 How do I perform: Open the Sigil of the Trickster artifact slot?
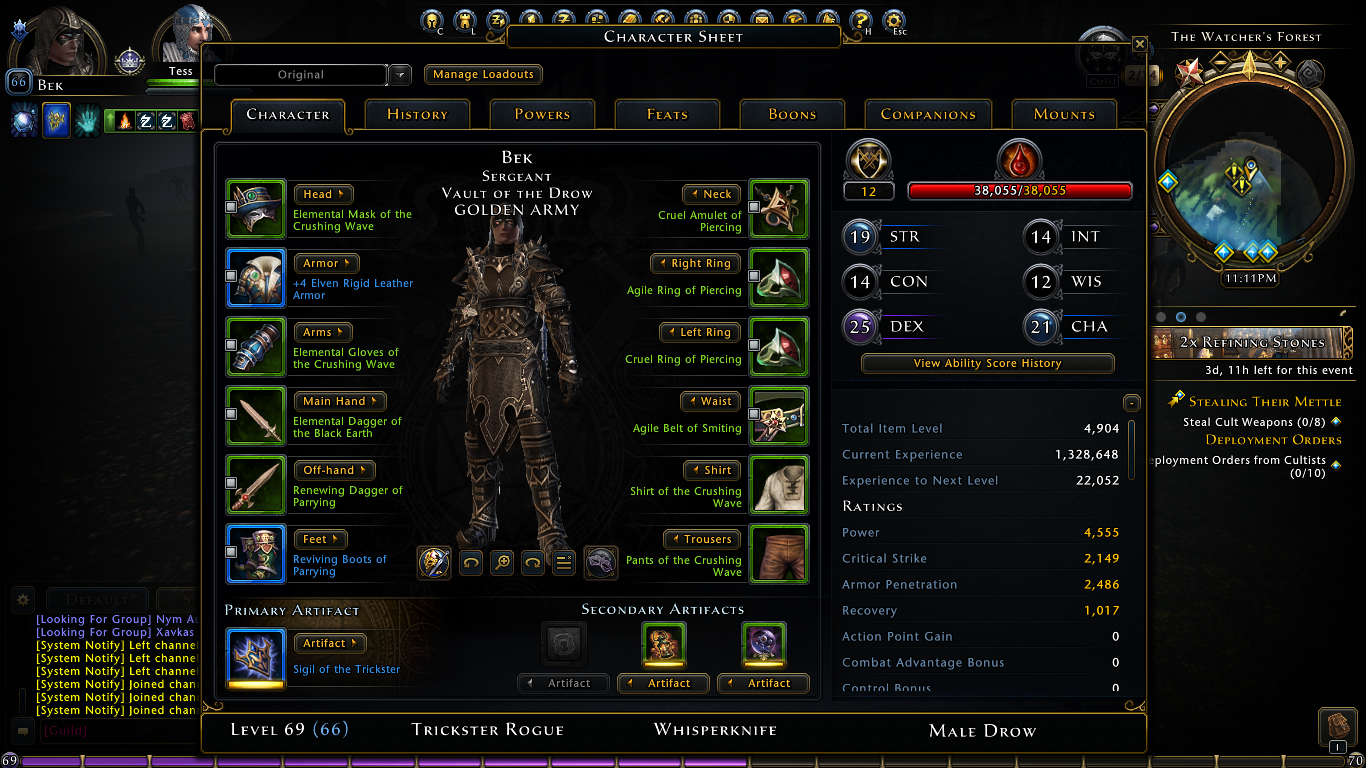coord(256,655)
